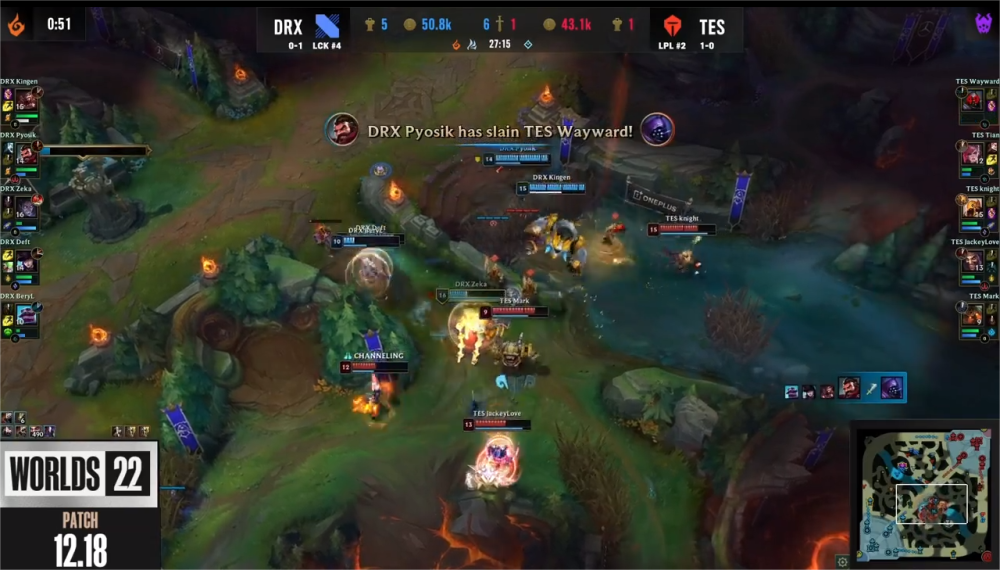Screen dimensions: 1000x570
Task: Select DRX Pyosik's champion portrait
Action: pos(25,154)
